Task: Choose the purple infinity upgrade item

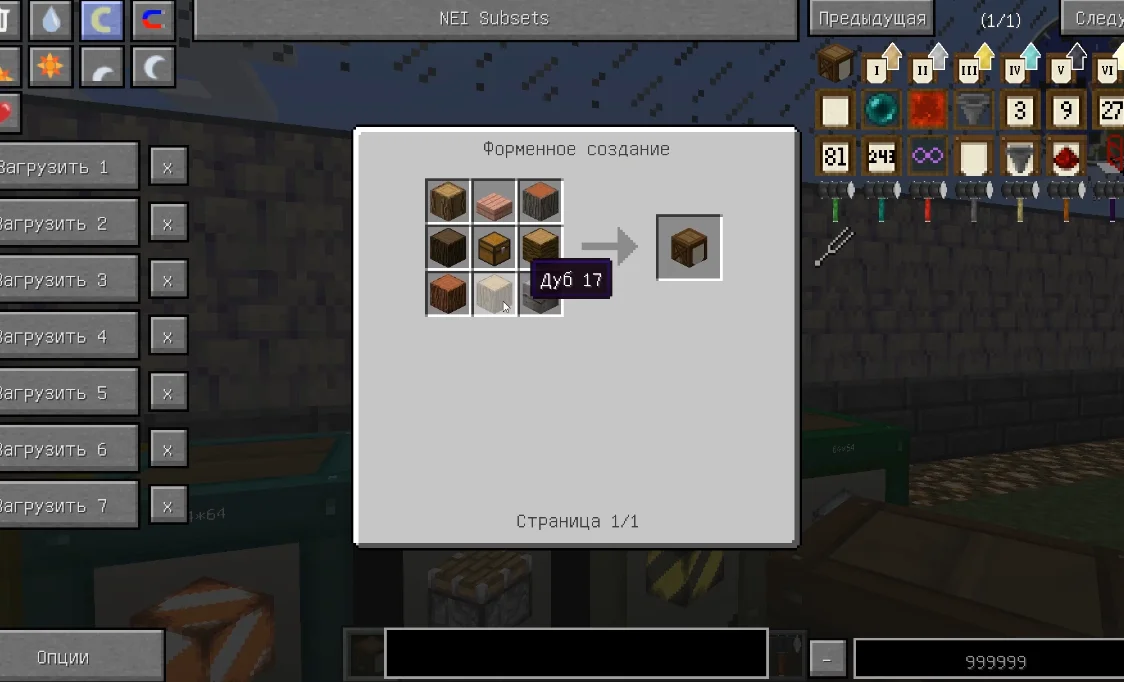Action: 928,157
